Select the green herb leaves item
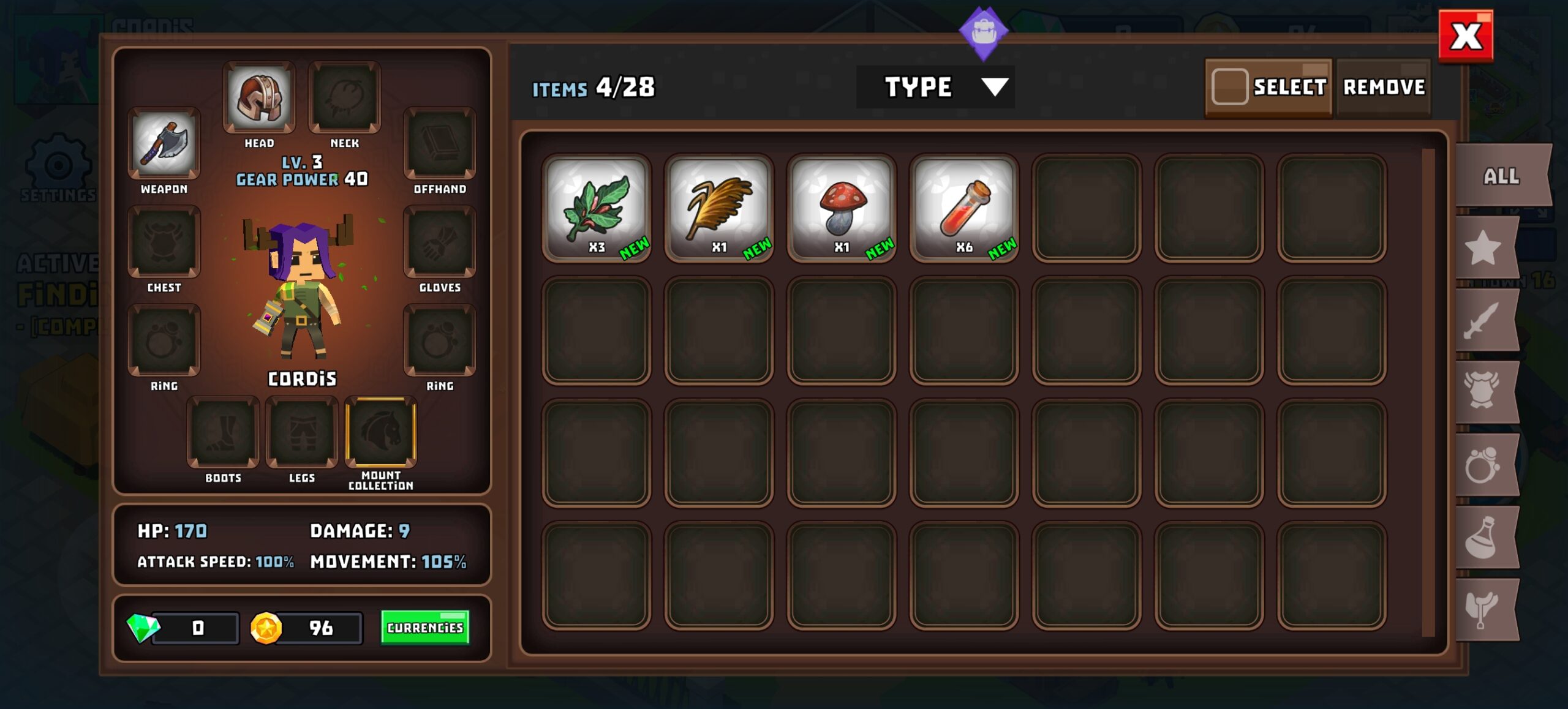Image resolution: width=1568 pixels, height=709 pixels. point(596,208)
